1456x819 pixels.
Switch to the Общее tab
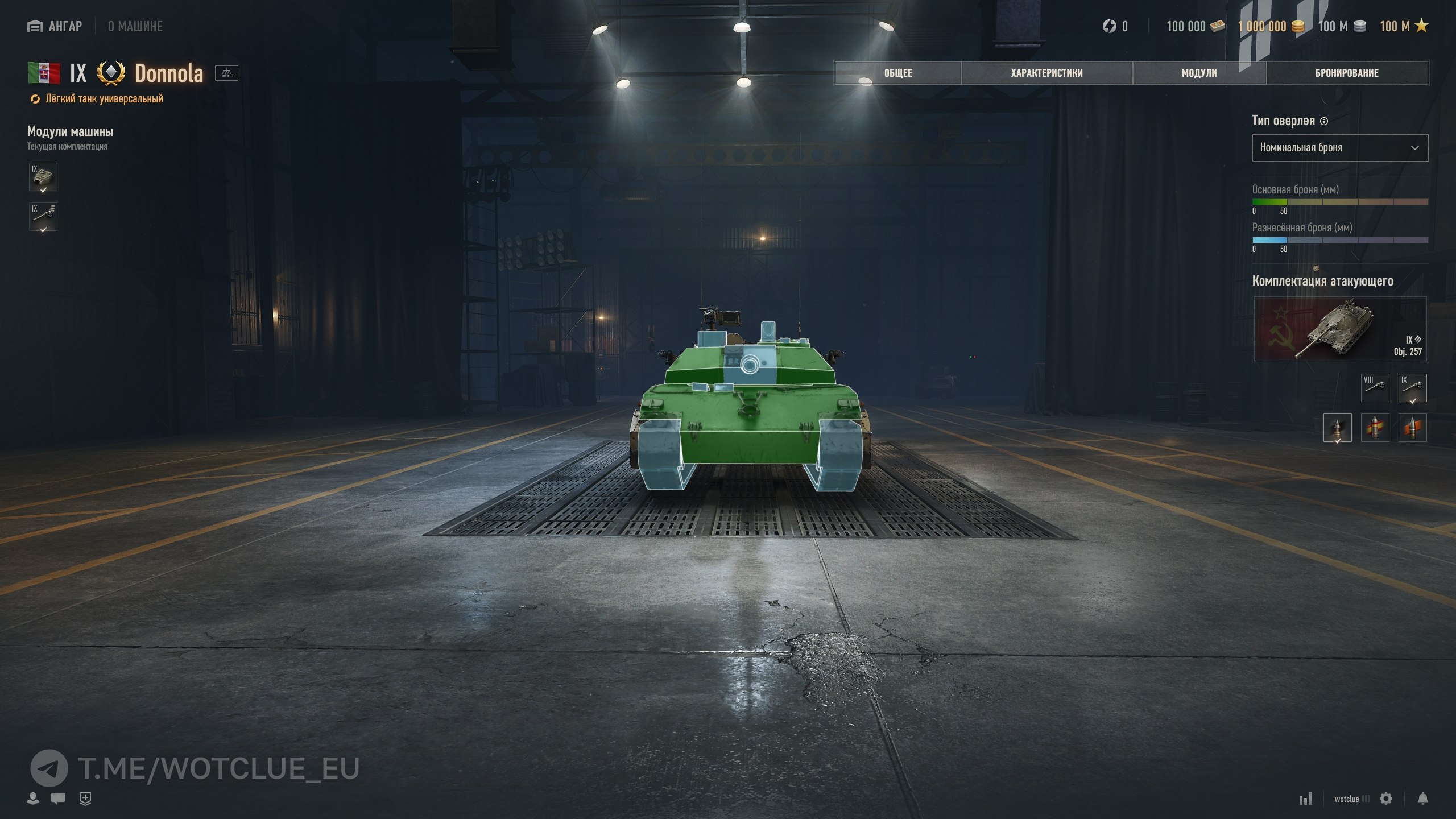coord(897,73)
